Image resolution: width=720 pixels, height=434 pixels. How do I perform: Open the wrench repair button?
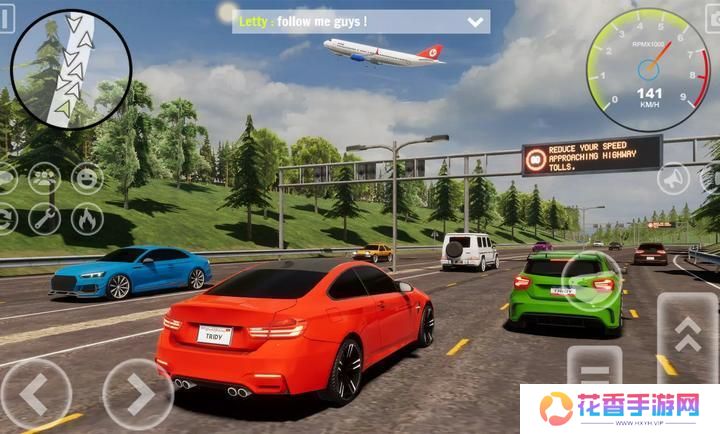(x=44, y=218)
